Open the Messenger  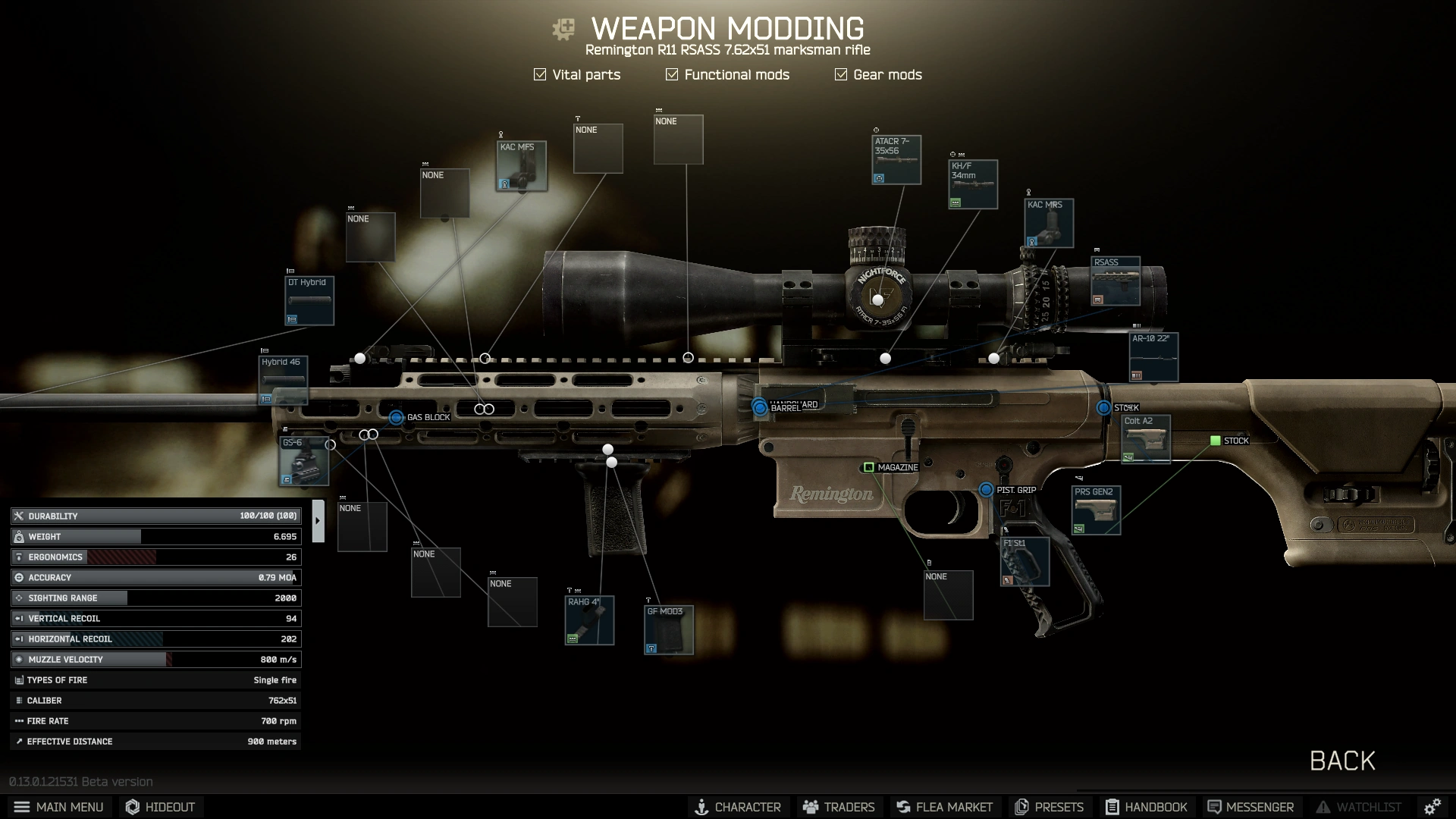coord(1250,807)
